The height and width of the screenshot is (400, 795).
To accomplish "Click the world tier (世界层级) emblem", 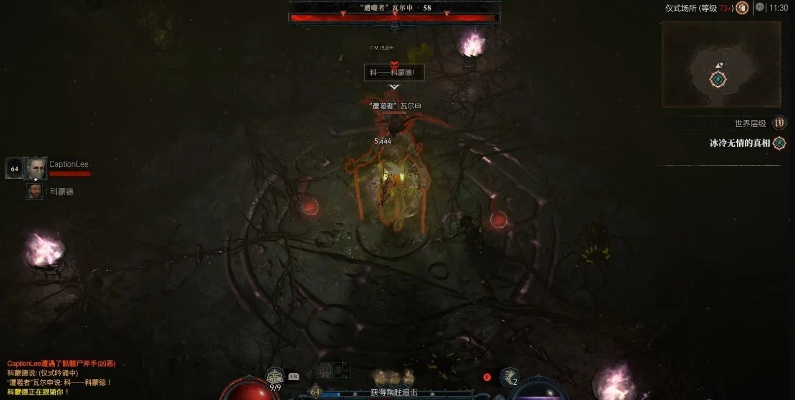I will point(779,123).
